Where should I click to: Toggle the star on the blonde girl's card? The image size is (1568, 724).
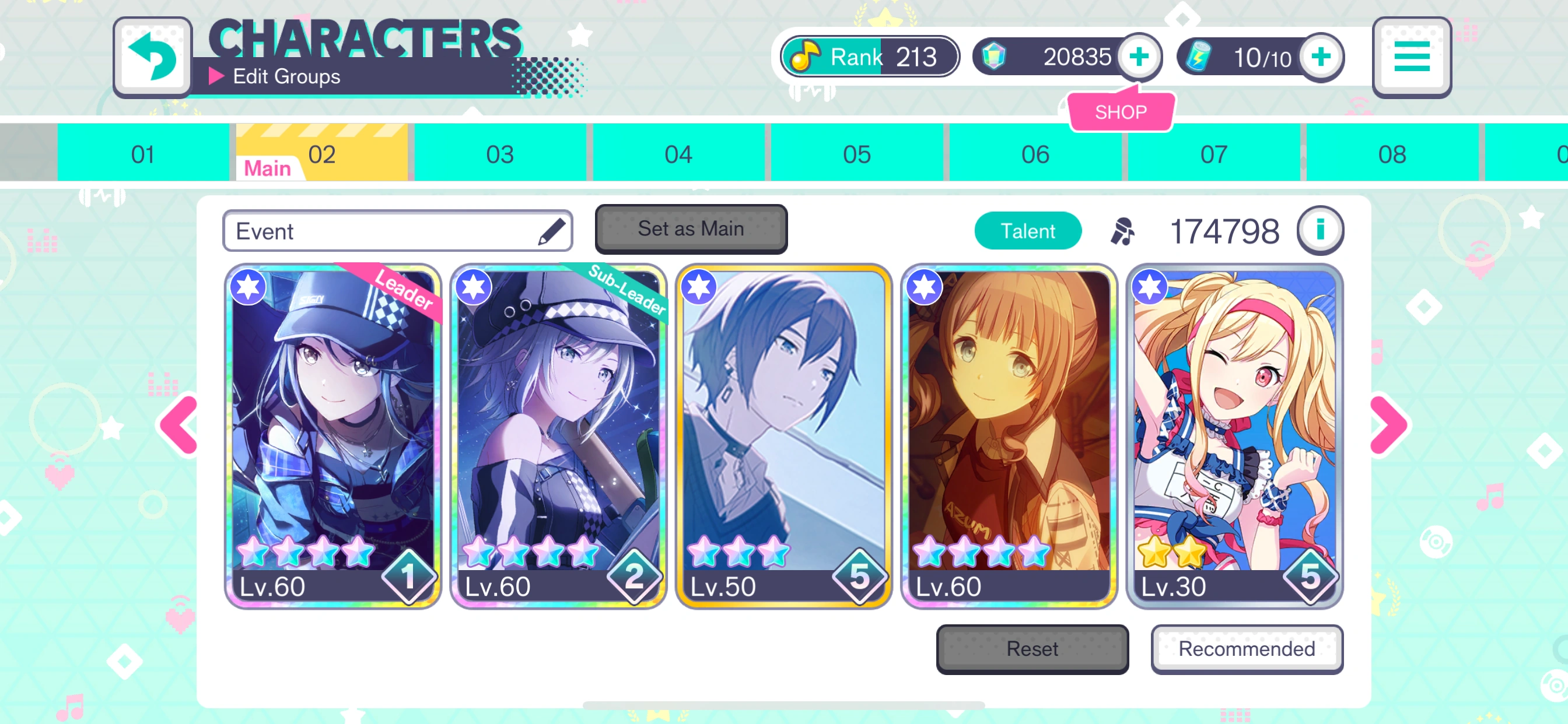(x=1151, y=289)
